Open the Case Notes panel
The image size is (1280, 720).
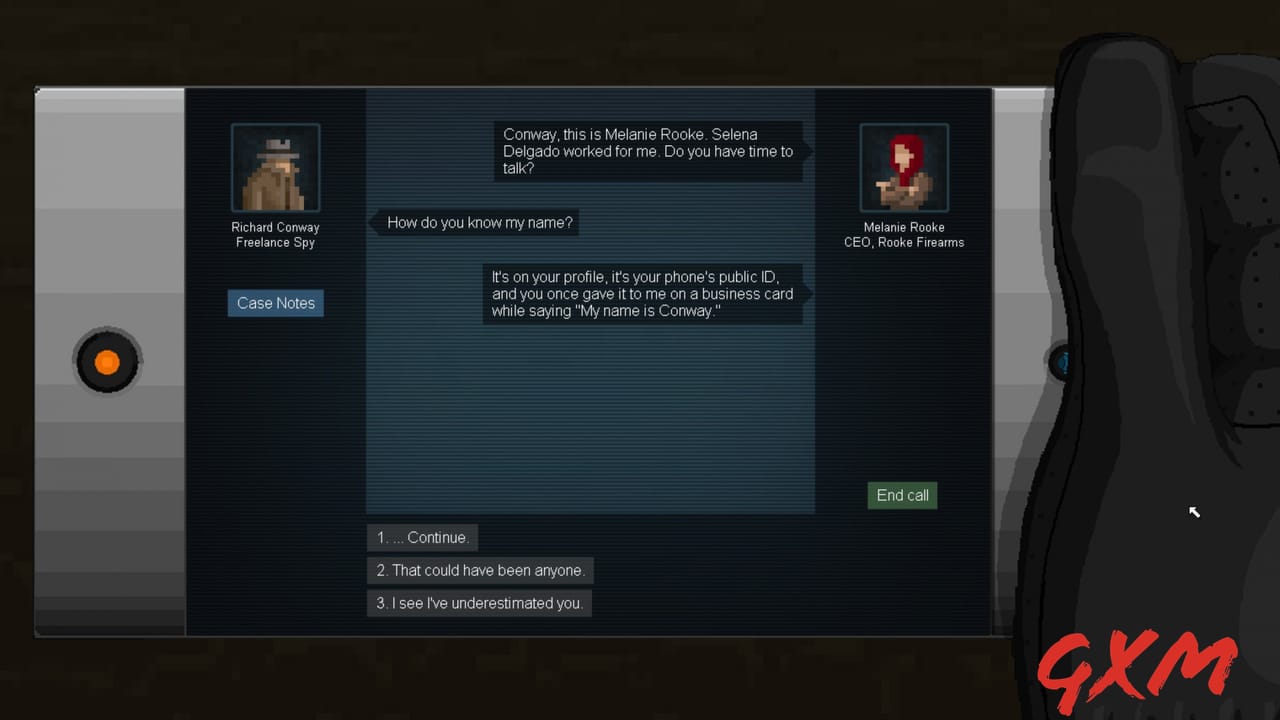pyautogui.click(x=275, y=303)
